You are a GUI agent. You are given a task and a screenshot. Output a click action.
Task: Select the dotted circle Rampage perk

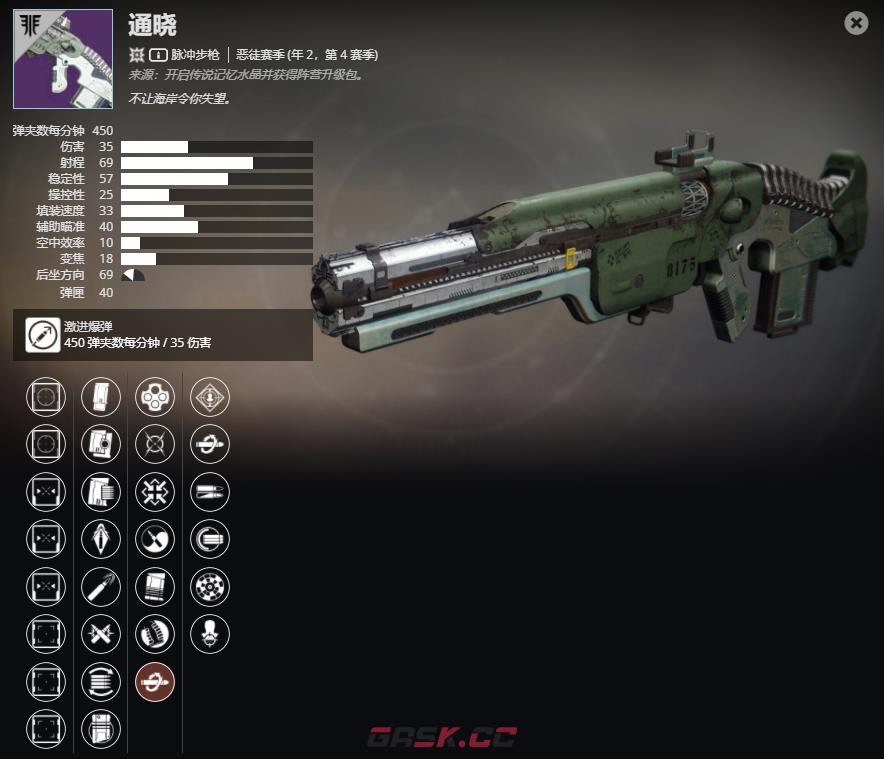[x=209, y=586]
